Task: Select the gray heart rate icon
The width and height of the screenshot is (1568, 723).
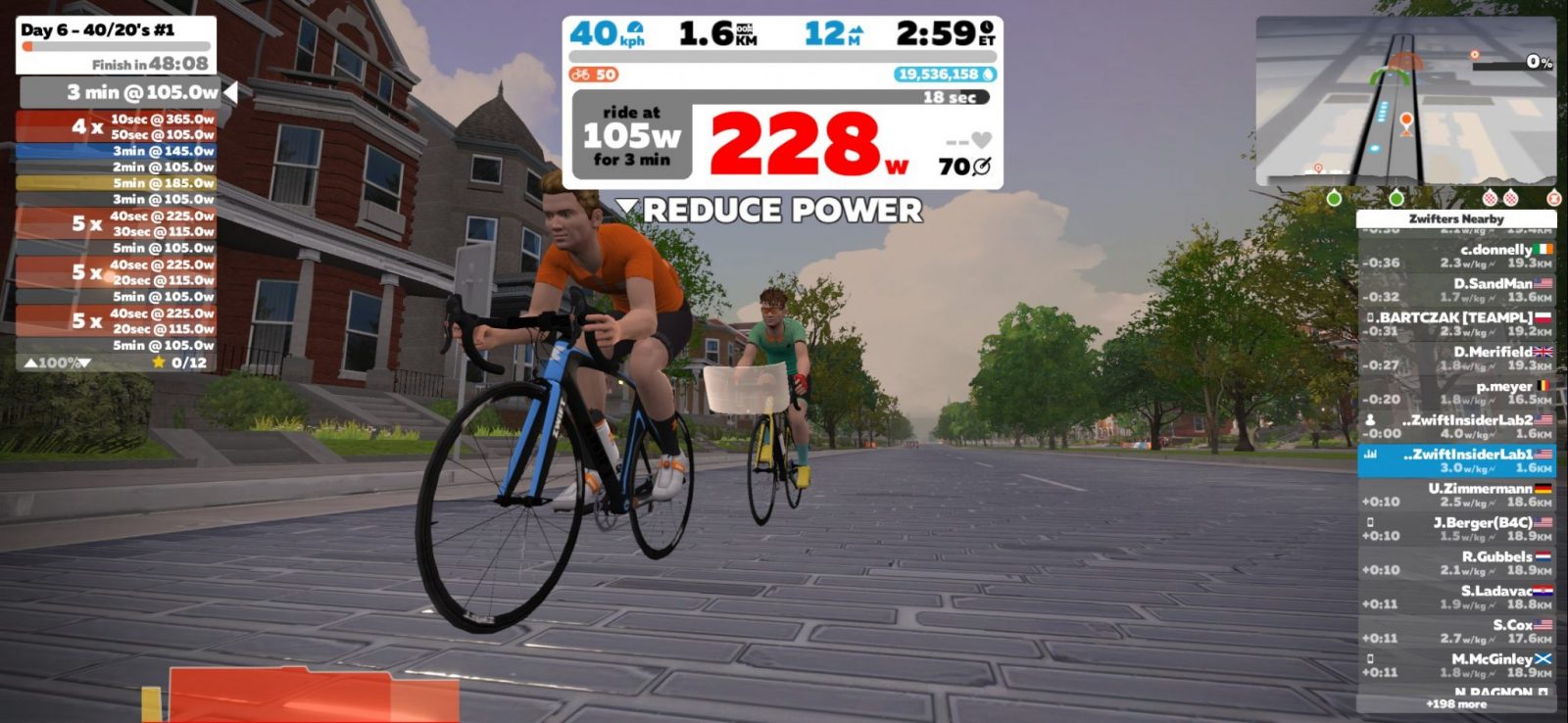Action: [982, 140]
